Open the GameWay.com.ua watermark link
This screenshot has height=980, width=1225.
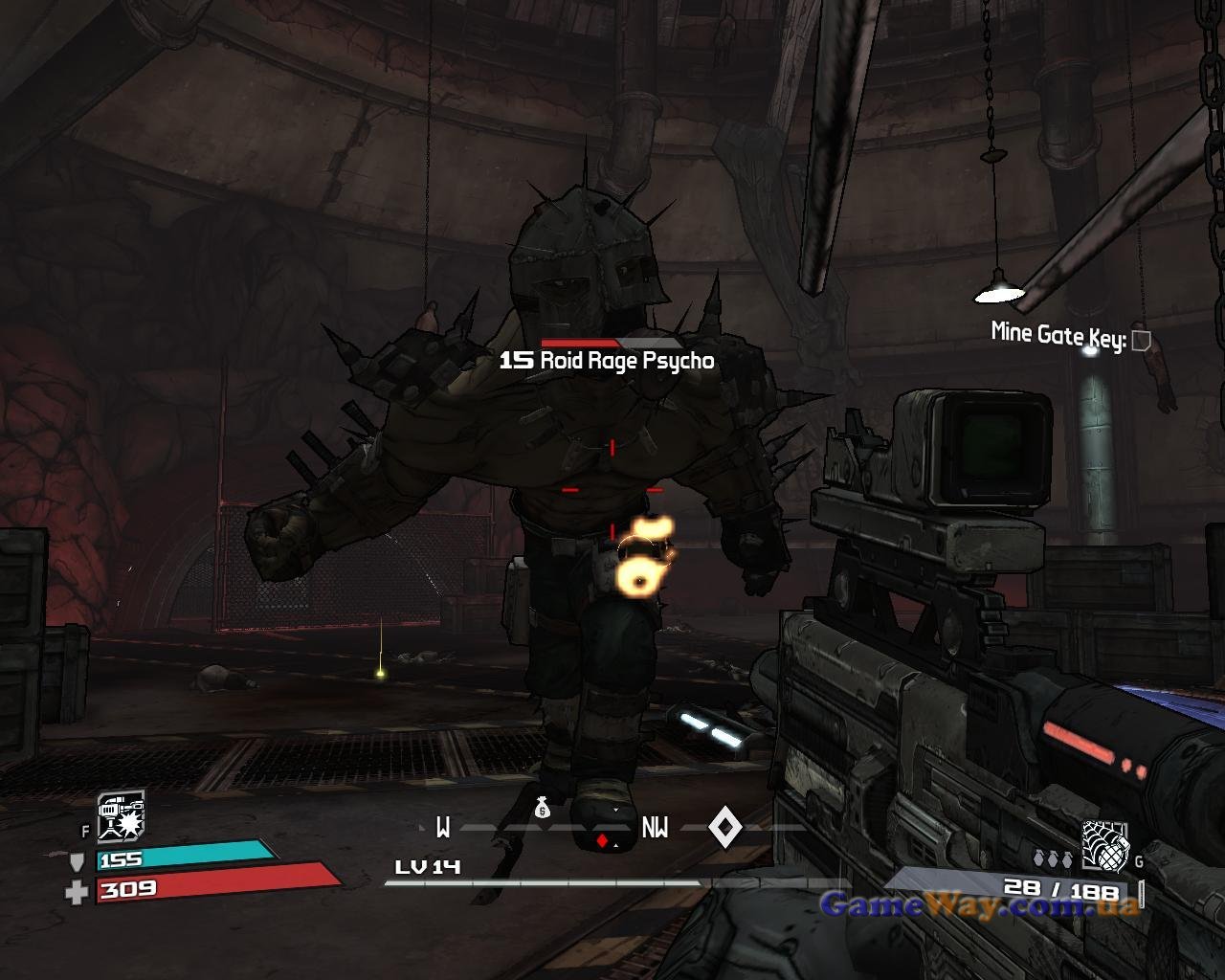[979, 904]
